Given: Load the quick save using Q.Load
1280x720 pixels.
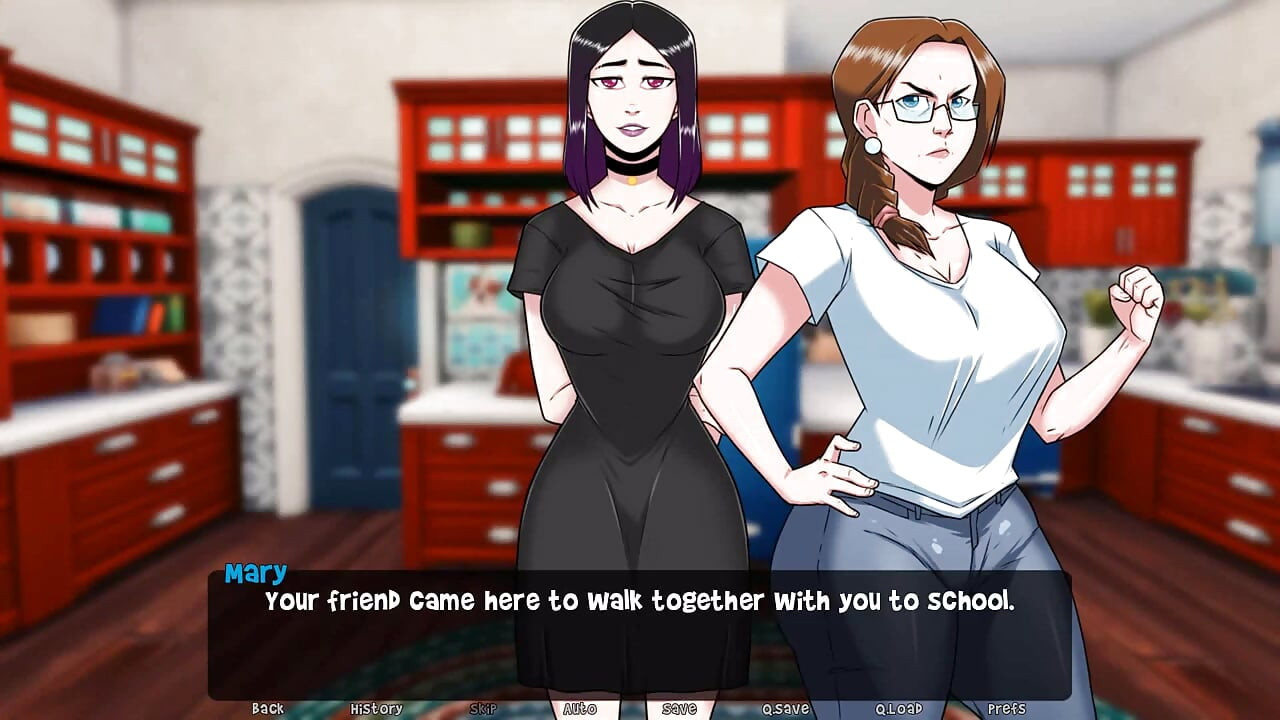Looking at the screenshot, I should click(x=898, y=708).
